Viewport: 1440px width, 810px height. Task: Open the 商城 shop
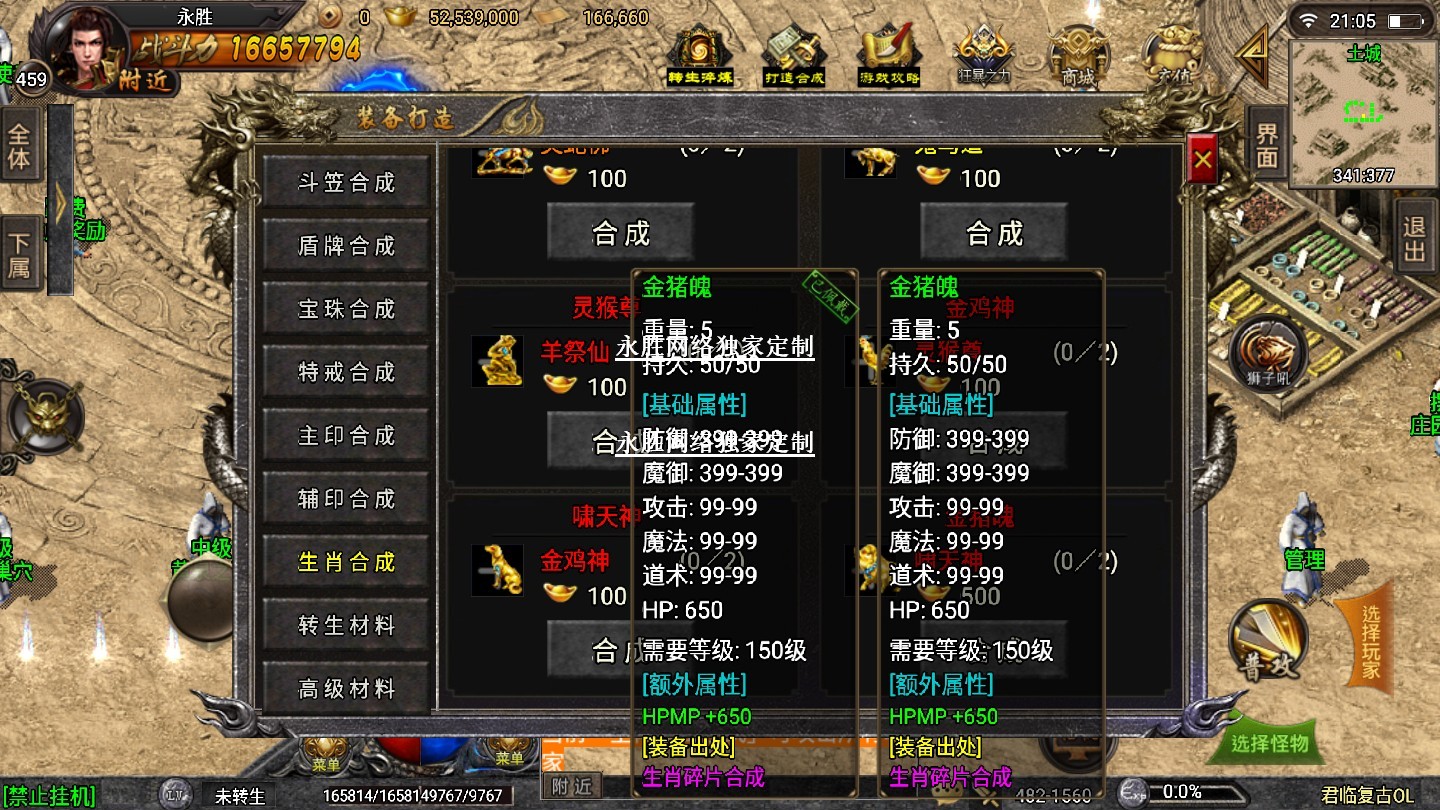(x=1078, y=55)
